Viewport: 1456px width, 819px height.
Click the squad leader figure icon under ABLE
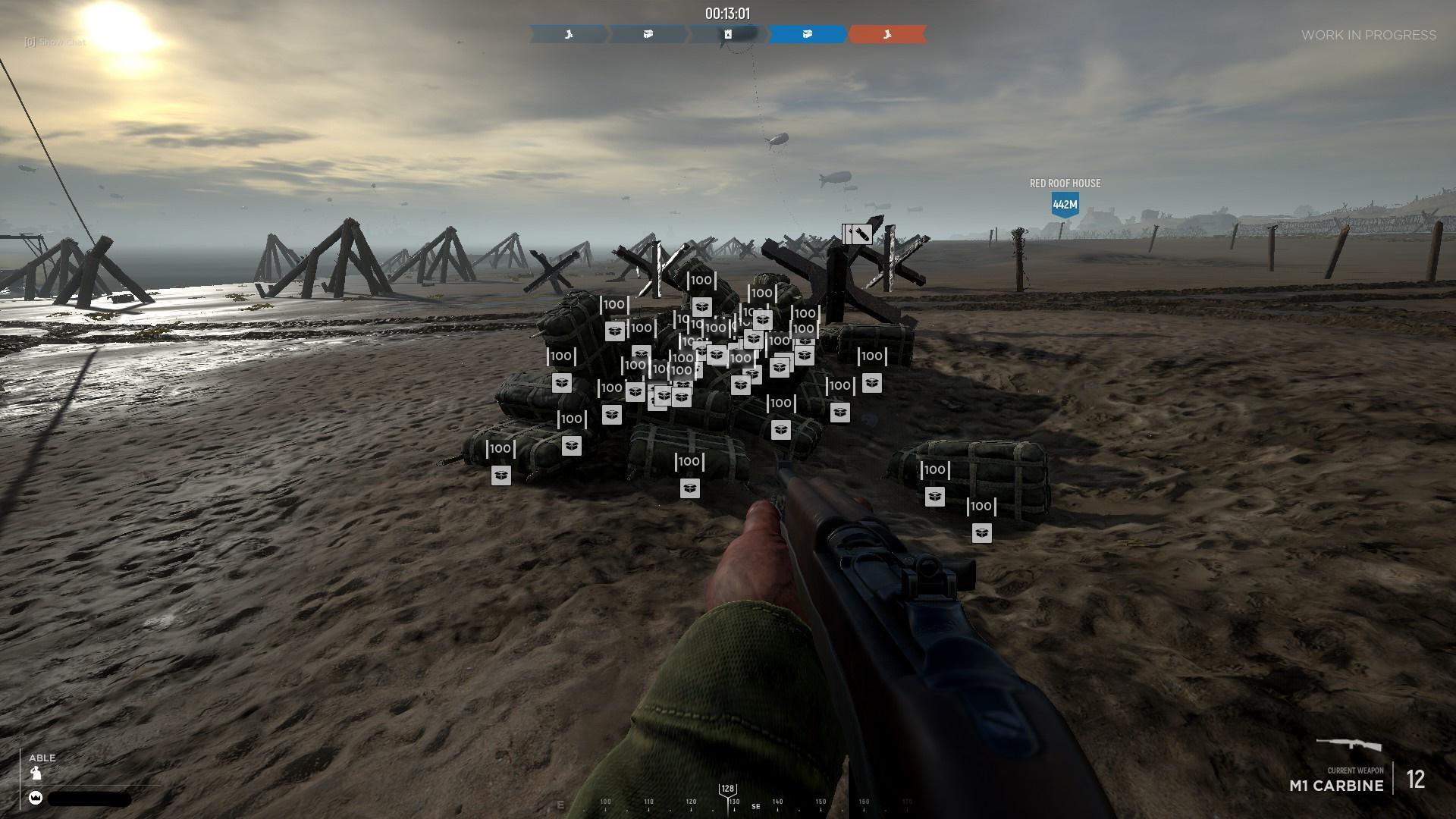(36, 773)
